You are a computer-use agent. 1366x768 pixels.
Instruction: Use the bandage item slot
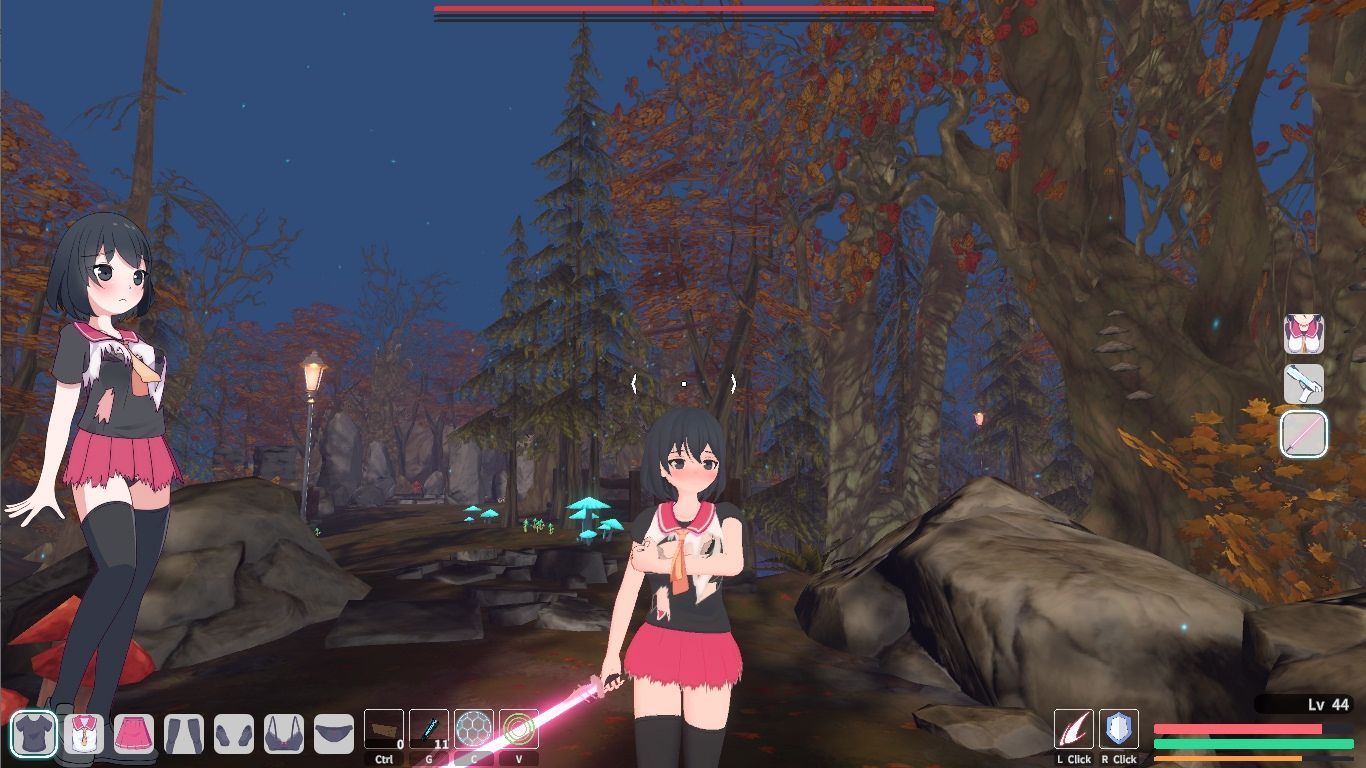click(384, 730)
